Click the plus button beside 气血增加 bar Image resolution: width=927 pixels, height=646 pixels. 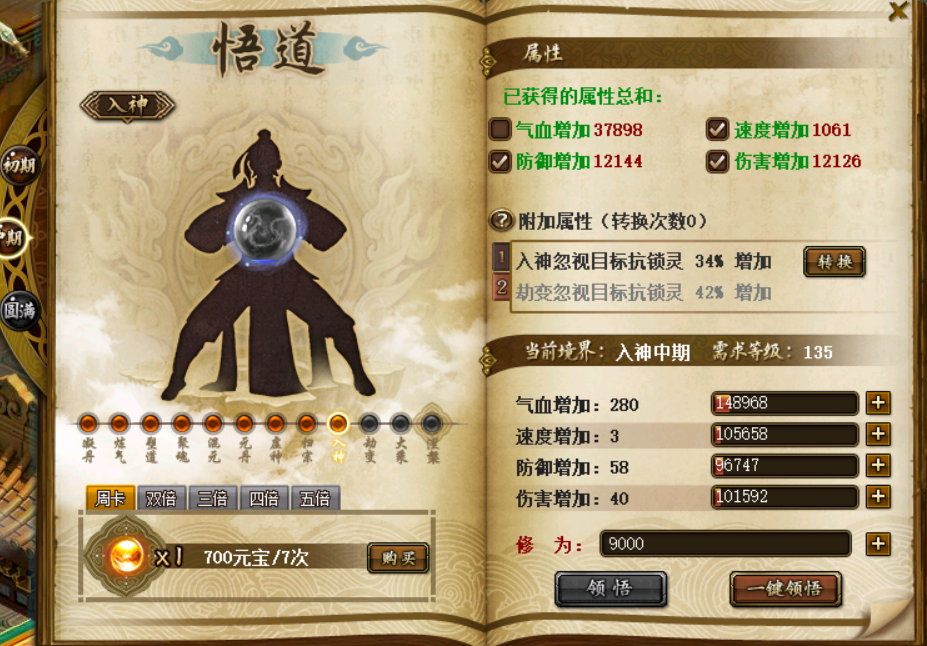pos(878,403)
